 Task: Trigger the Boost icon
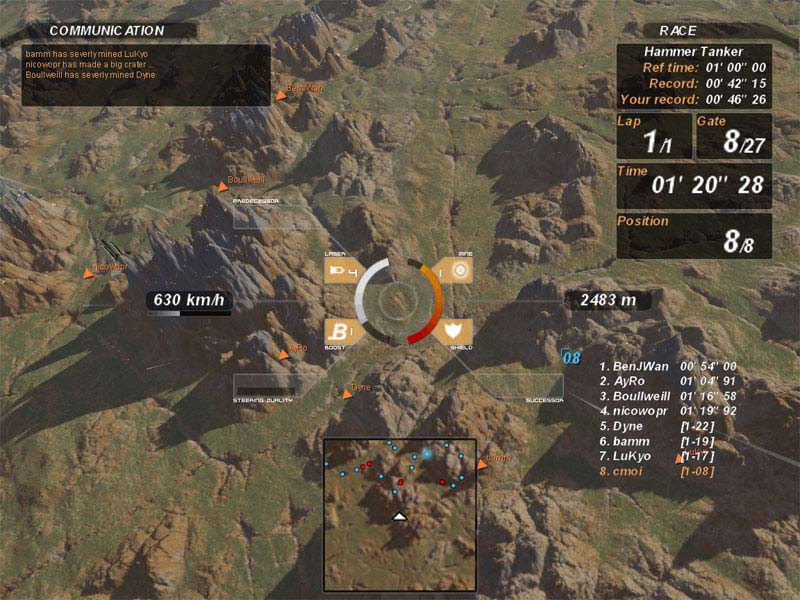coord(340,332)
